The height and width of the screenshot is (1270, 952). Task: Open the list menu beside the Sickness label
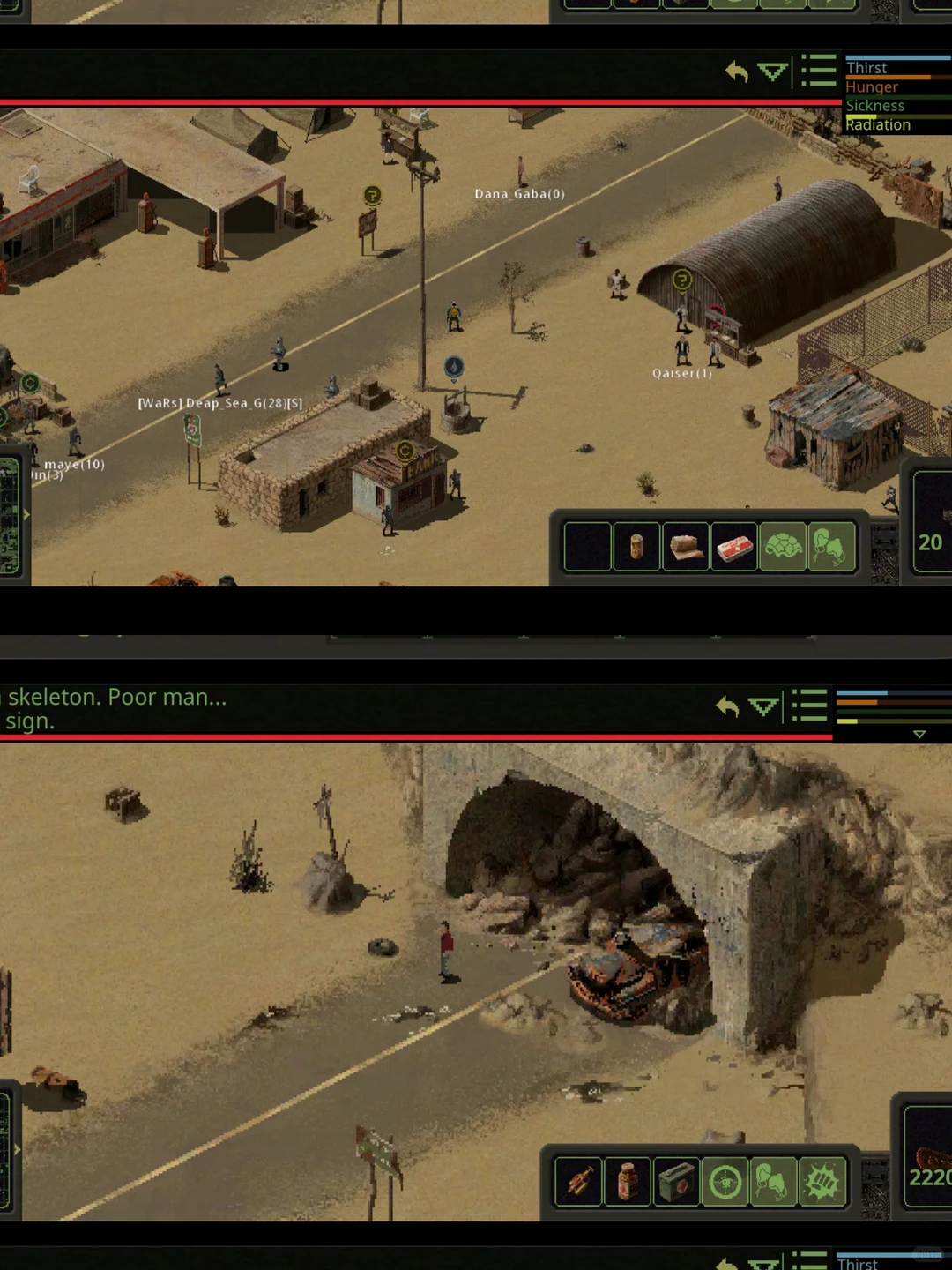pos(819,71)
